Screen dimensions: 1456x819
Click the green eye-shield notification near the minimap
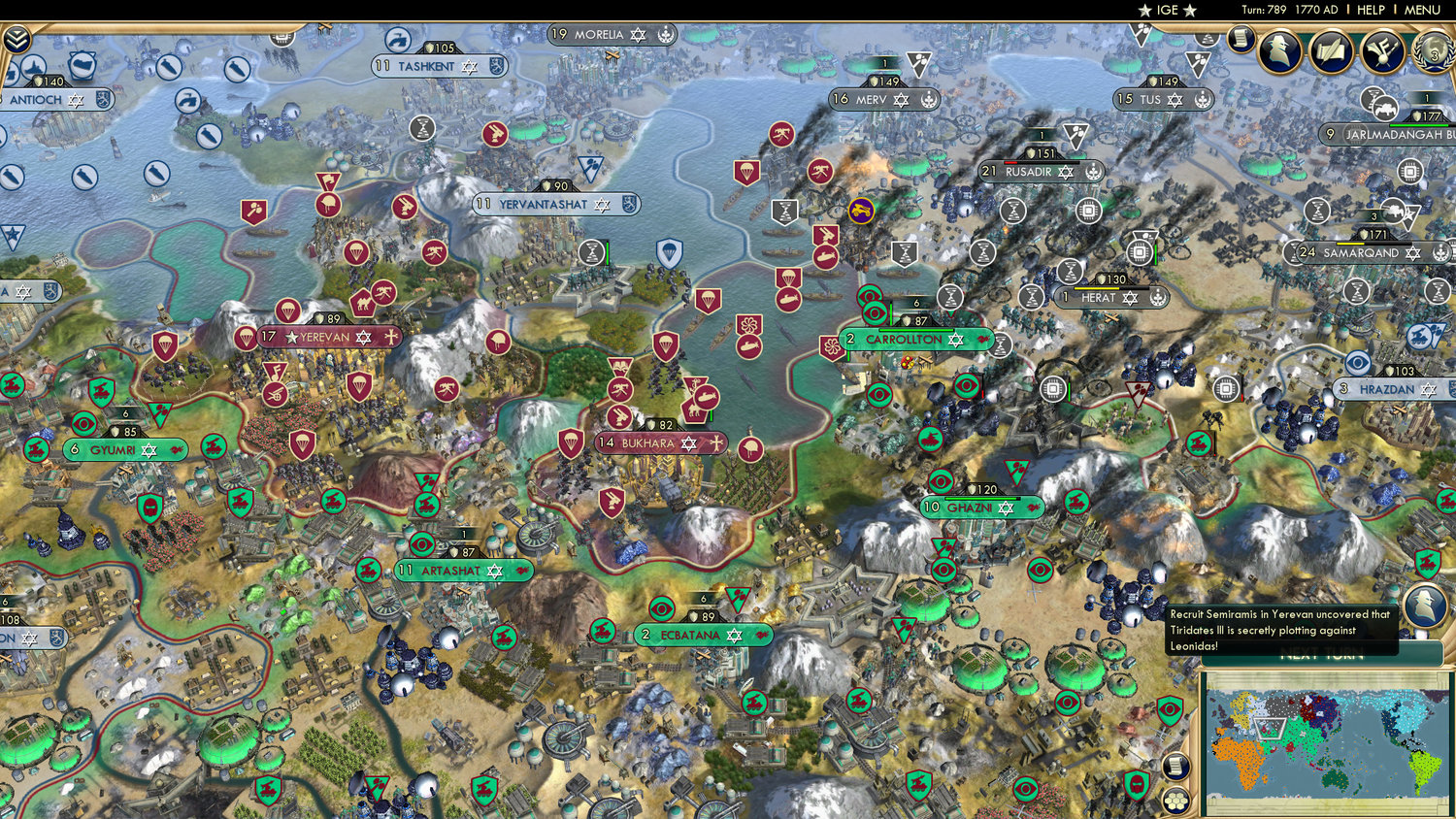point(1169,709)
